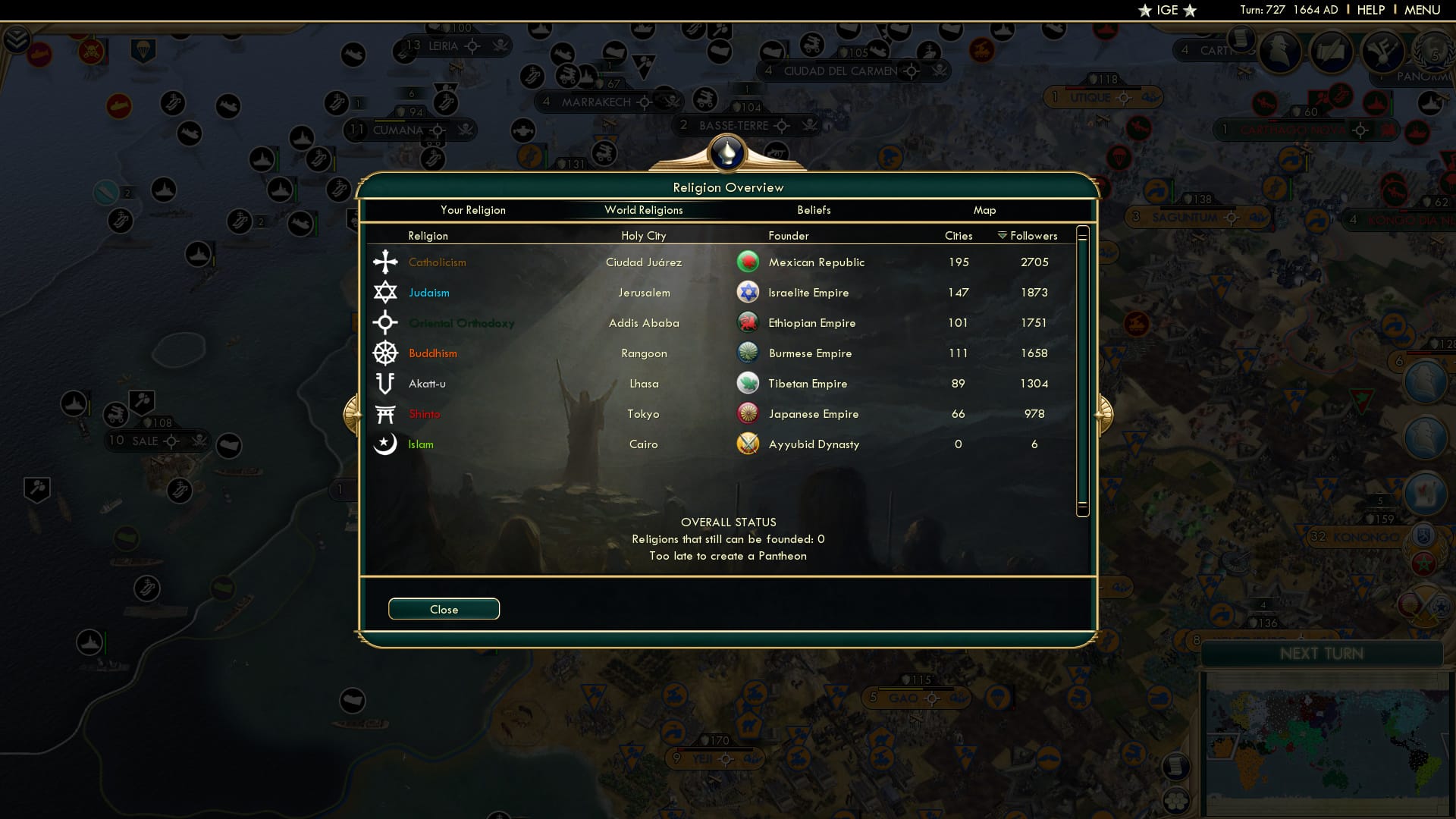Expand the Followers sort chevron
The height and width of the screenshot is (819, 1456).
1001,235
